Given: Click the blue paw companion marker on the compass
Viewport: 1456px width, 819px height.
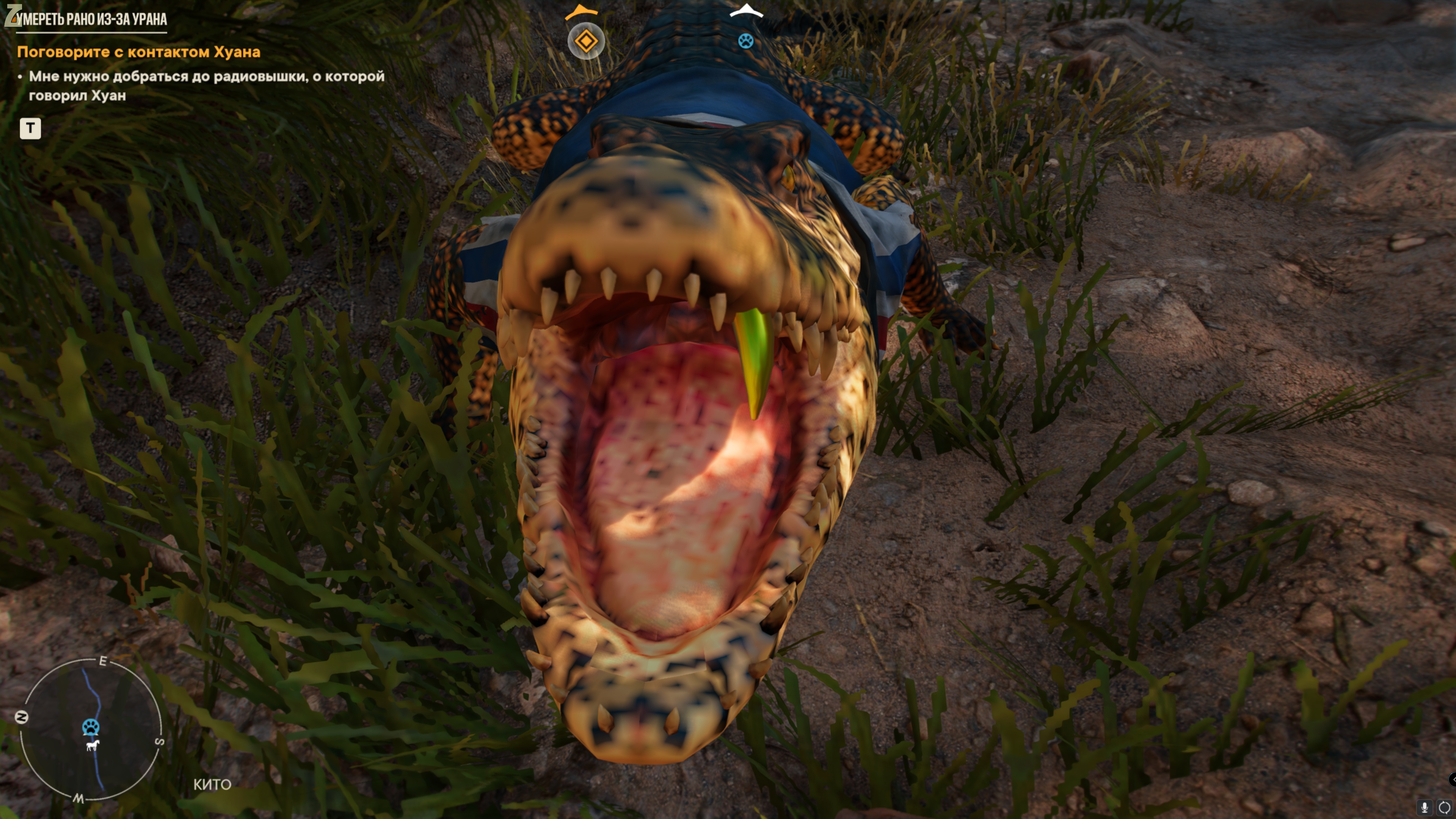Looking at the screenshot, I should [745, 41].
